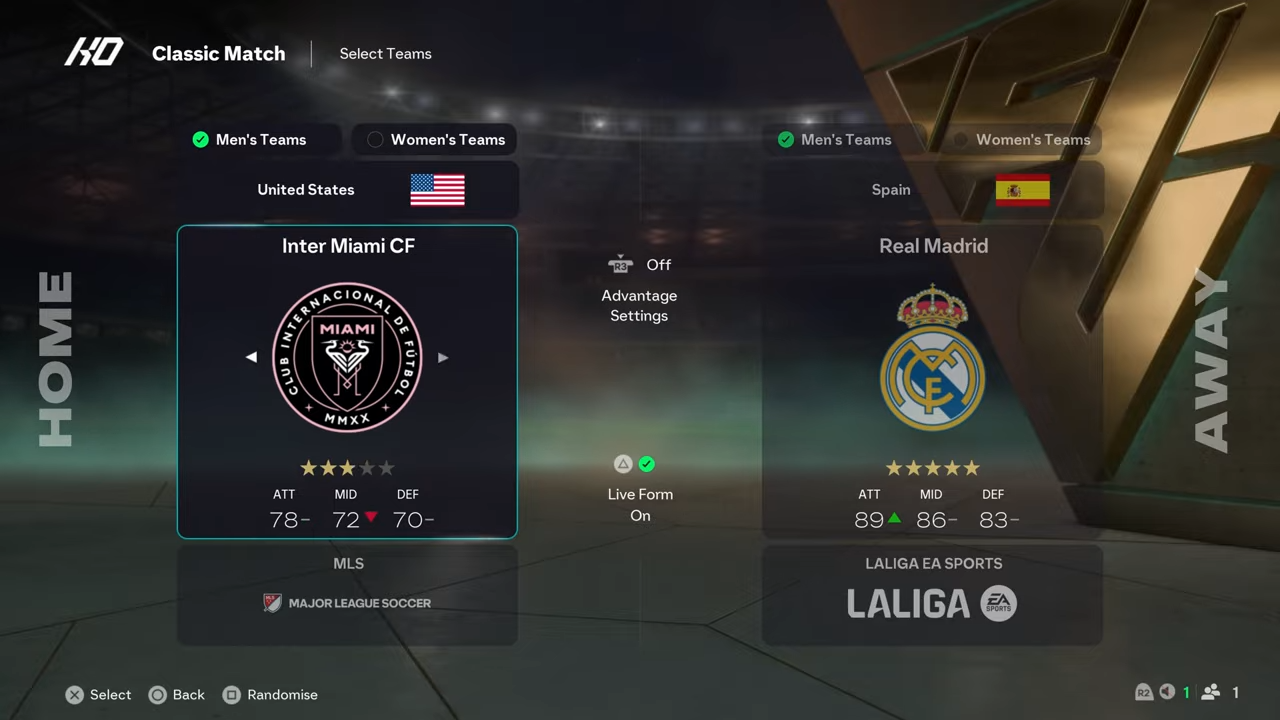Open the Spain country selector
Screen dimensions: 1280x720
pyautogui.click(x=932, y=190)
